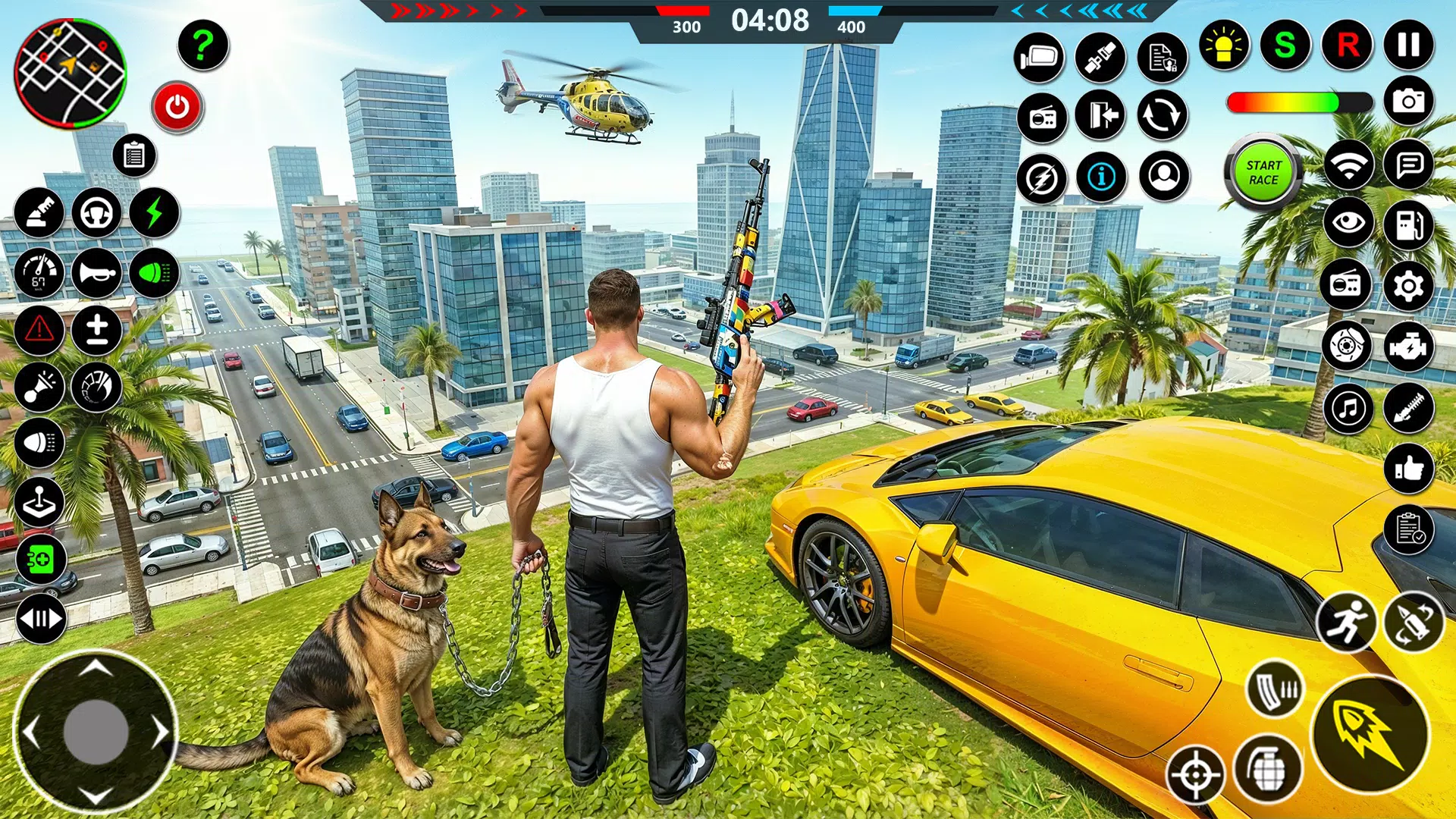1456x819 pixels.
Task: Open the chat message bubble icon
Action: pyautogui.click(x=1408, y=164)
